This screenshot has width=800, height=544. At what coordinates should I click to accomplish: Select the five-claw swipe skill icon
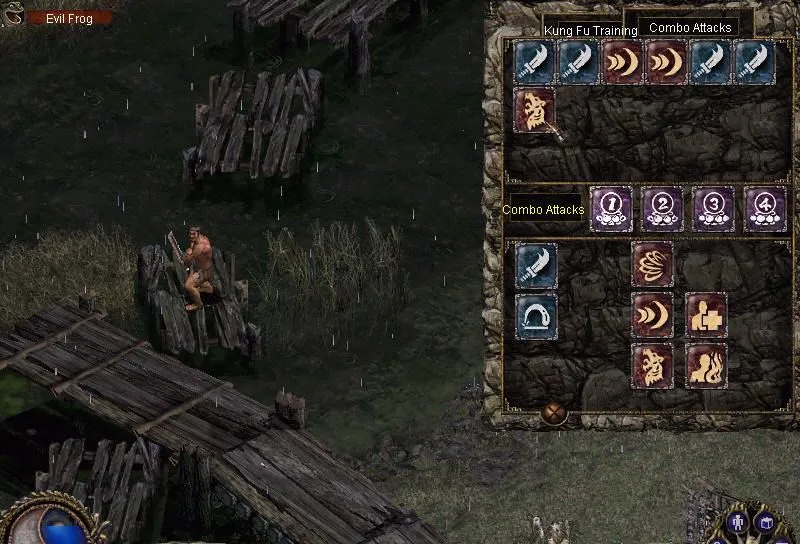652,264
